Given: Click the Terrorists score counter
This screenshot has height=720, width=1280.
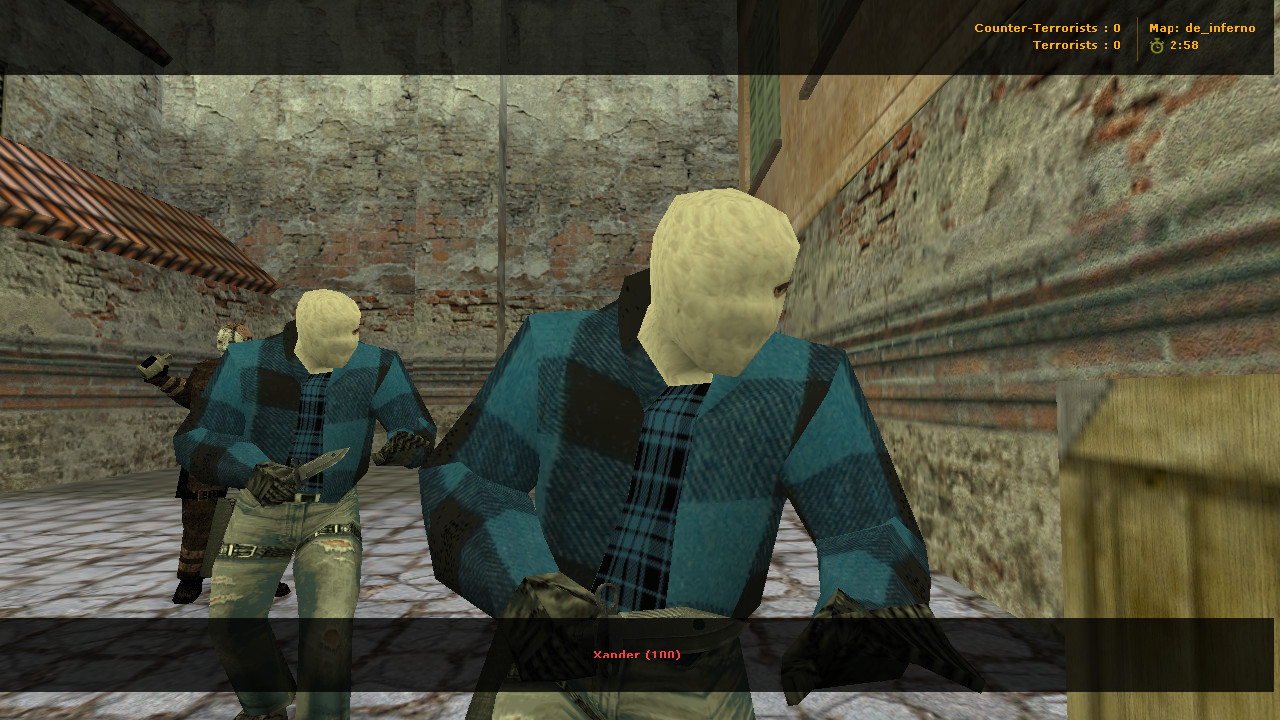Looking at the screenshot, I should point(1076,45).
